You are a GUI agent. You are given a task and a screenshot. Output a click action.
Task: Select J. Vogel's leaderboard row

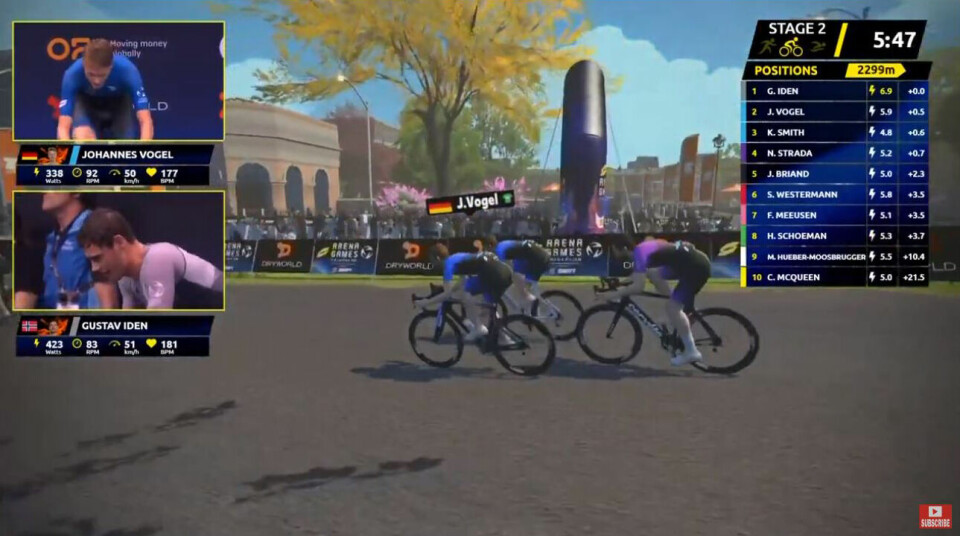[x=835, y=111]
